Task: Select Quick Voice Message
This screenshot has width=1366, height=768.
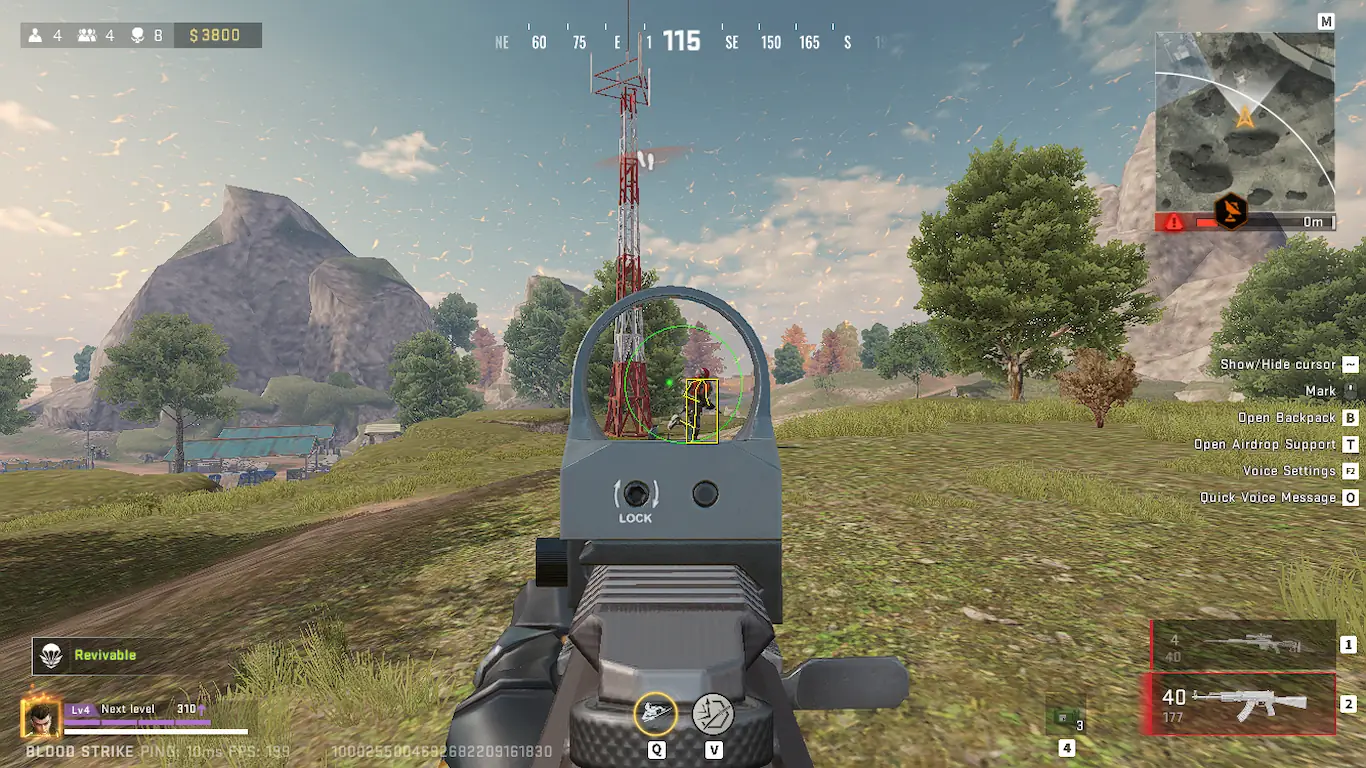Action: (1268, 497)
